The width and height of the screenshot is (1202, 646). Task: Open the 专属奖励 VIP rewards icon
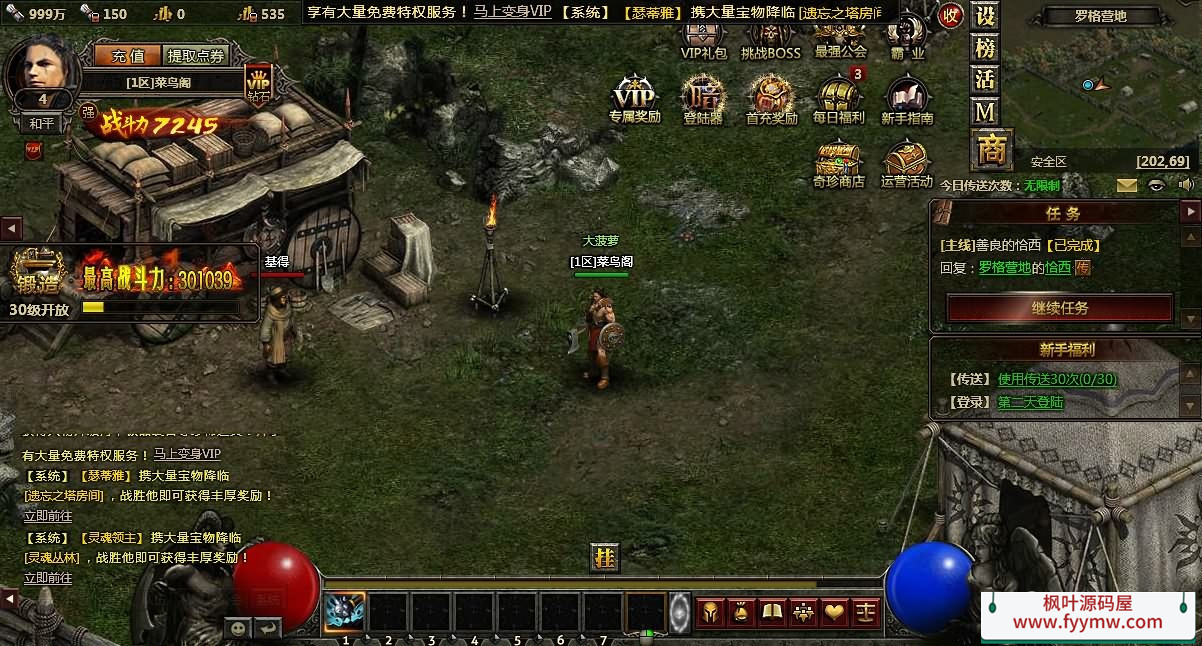(x=635, y=98)
